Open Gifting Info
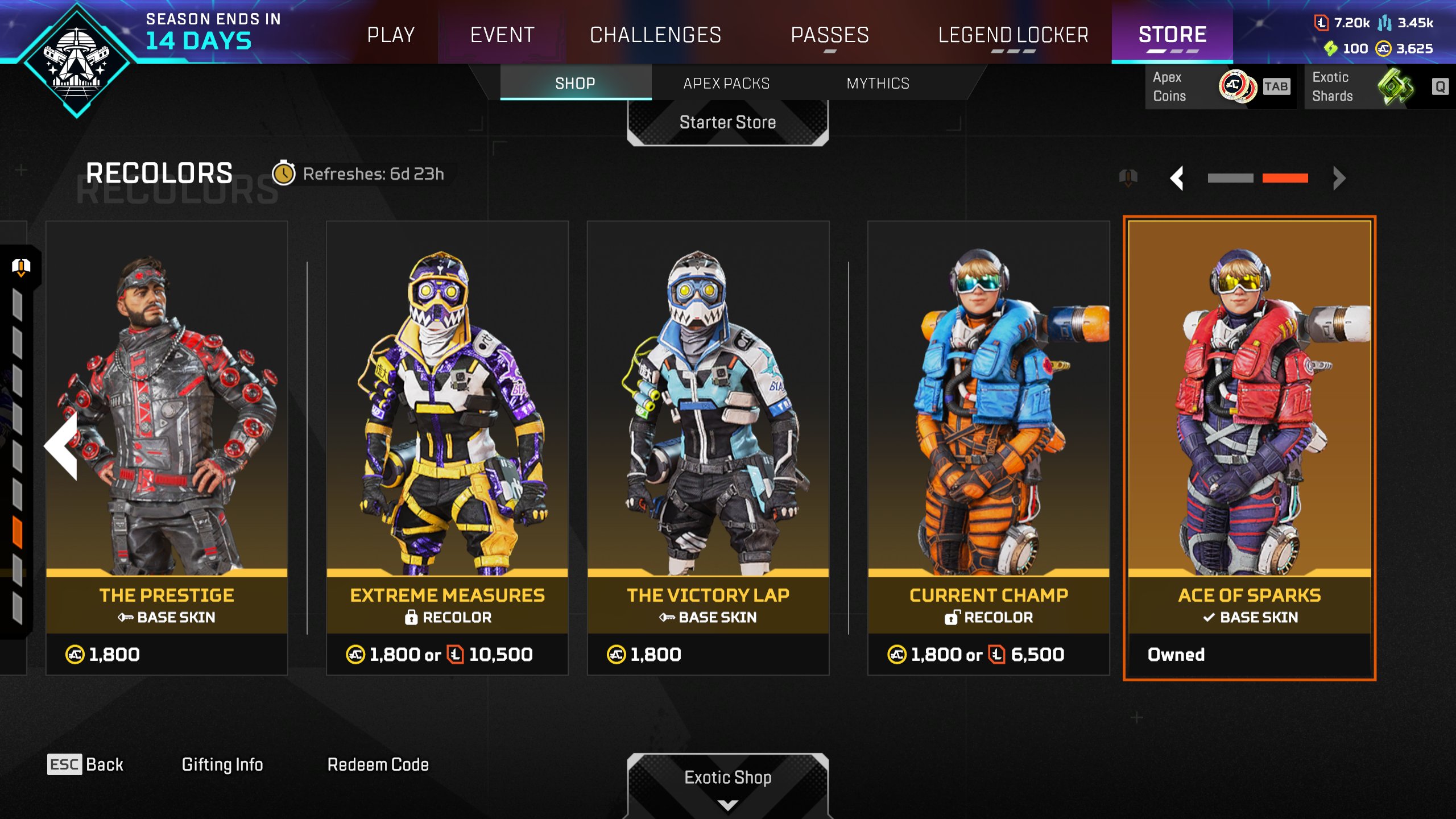Image resolution: width=1456 pixels, height=819 pixels. pyautogui.click(x=222, y=764)
